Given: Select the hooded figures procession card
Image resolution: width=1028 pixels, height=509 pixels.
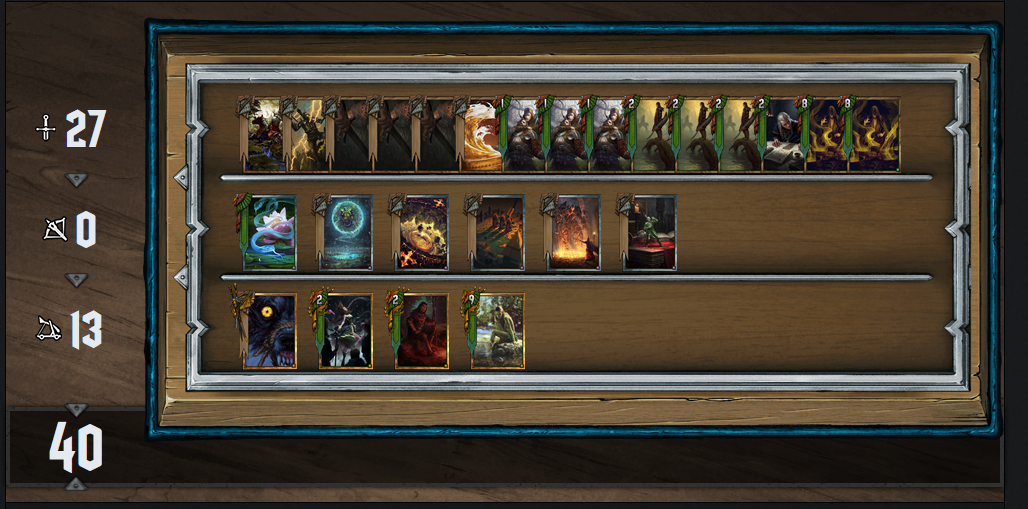Looking at the screenshot, I should [x=498, y=234].
